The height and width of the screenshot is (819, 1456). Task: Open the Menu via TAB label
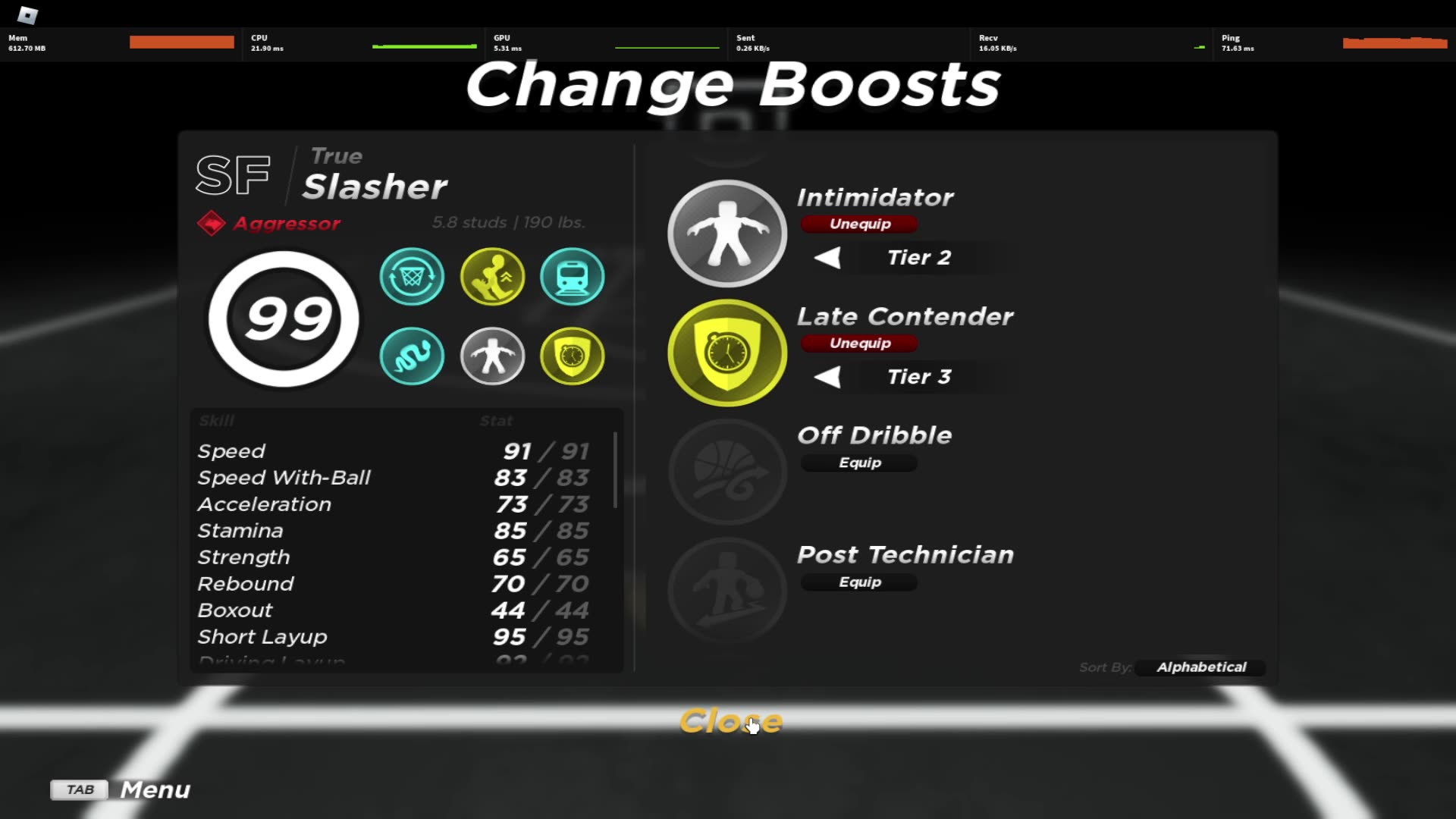(x=78, y=789)
